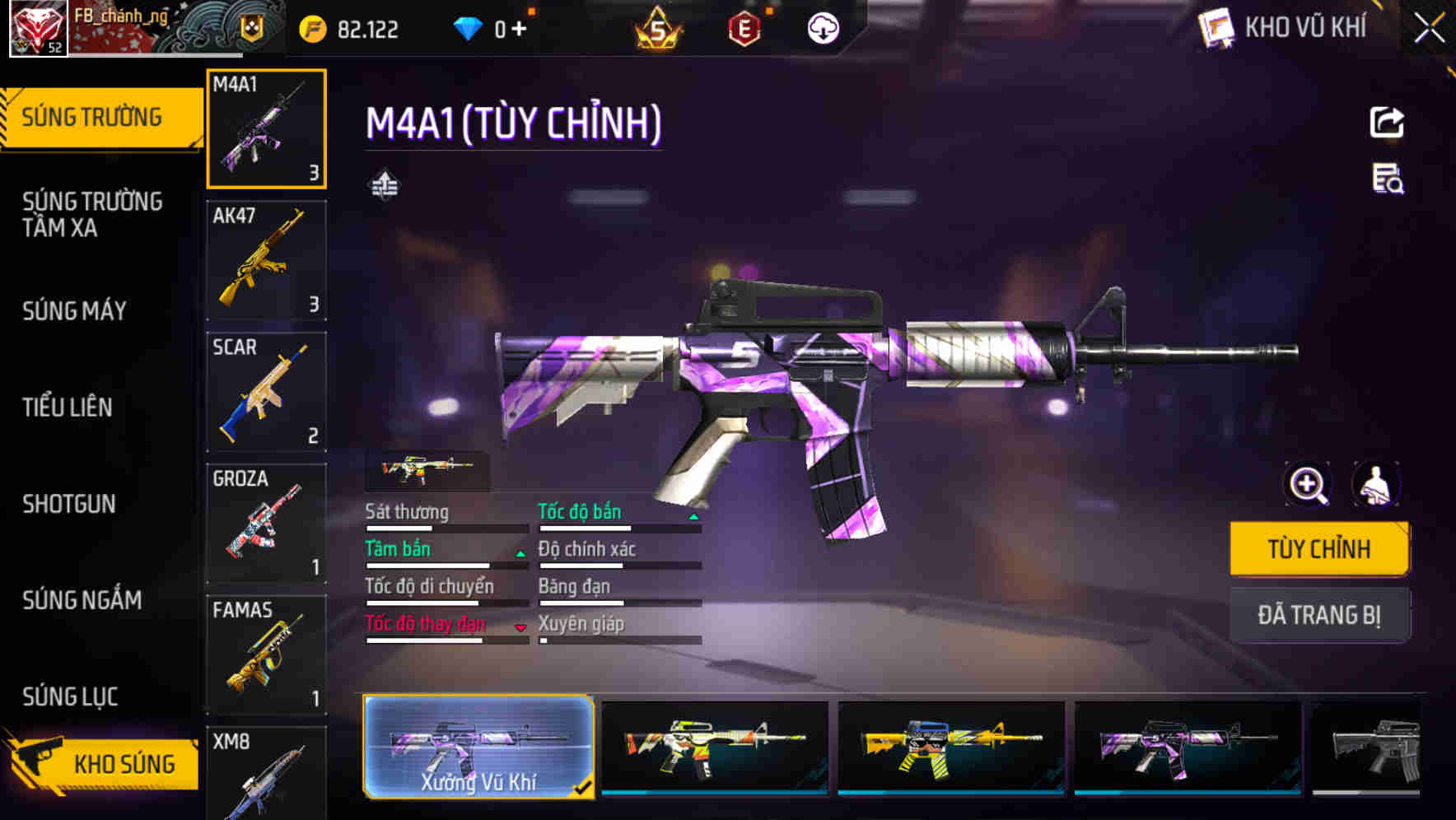
Task: Select the Súng Trường Tầm Xa category
Action: click(x=91, y=214)
